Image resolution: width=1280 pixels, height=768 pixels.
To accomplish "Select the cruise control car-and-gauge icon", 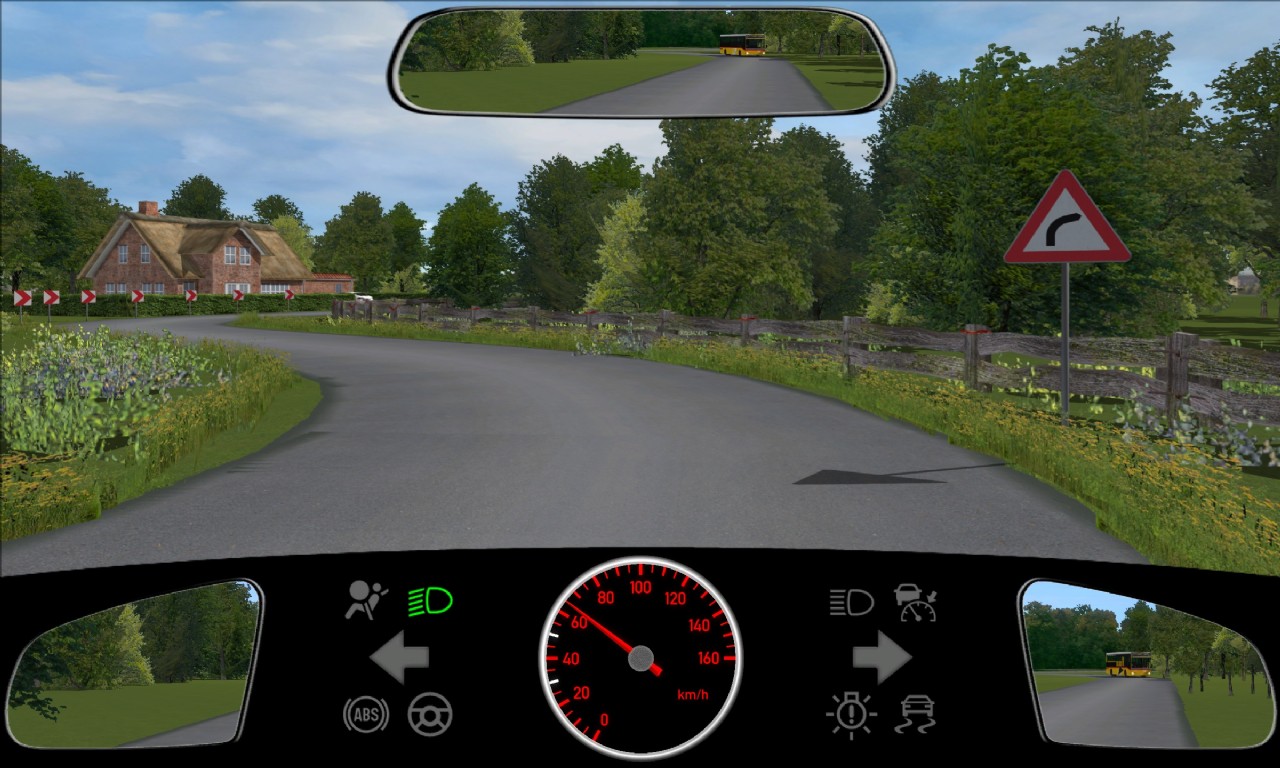I will [915, 602].
